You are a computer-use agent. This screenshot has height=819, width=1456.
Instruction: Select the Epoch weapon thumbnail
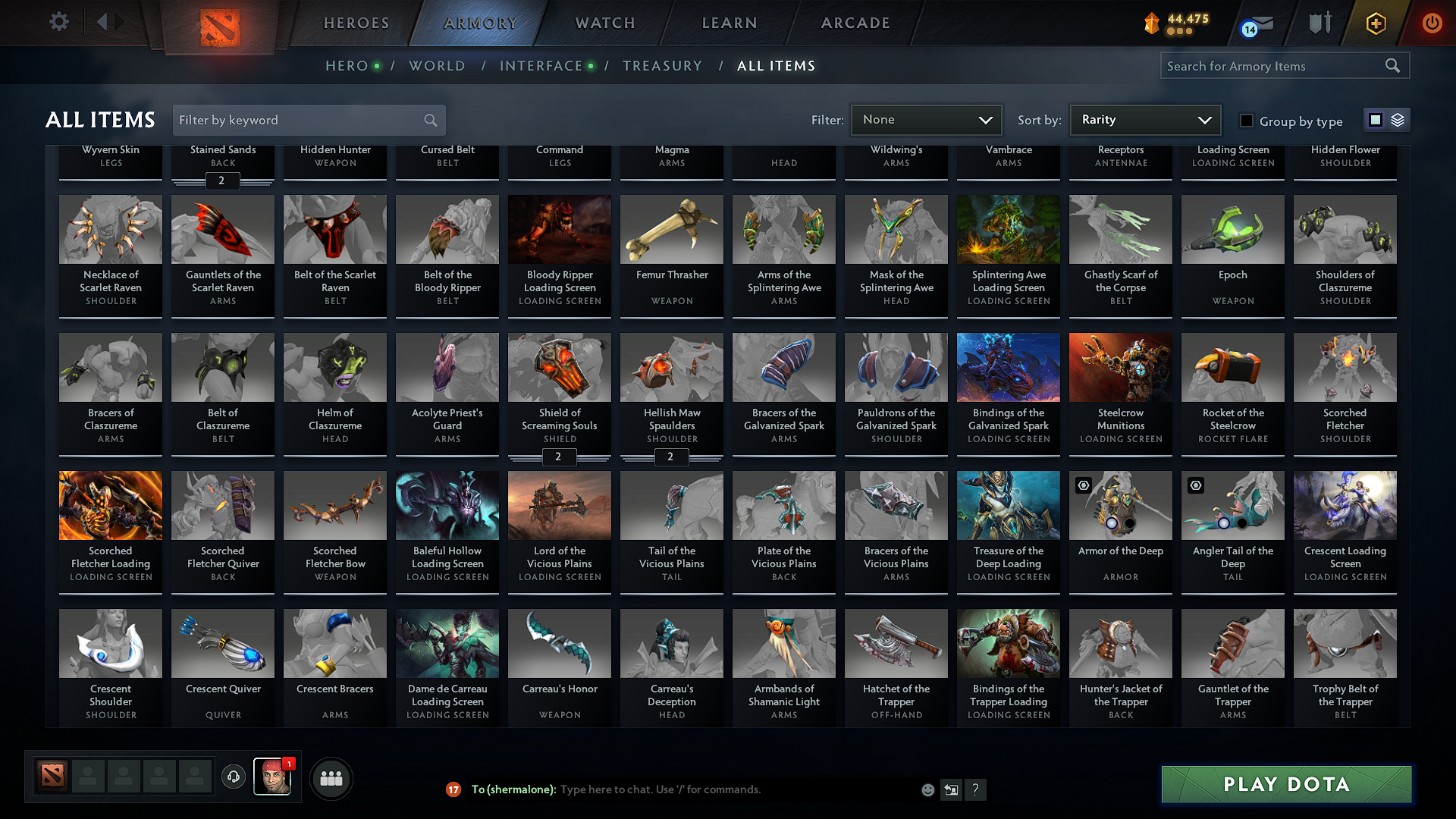click(x=1232, y=229)
